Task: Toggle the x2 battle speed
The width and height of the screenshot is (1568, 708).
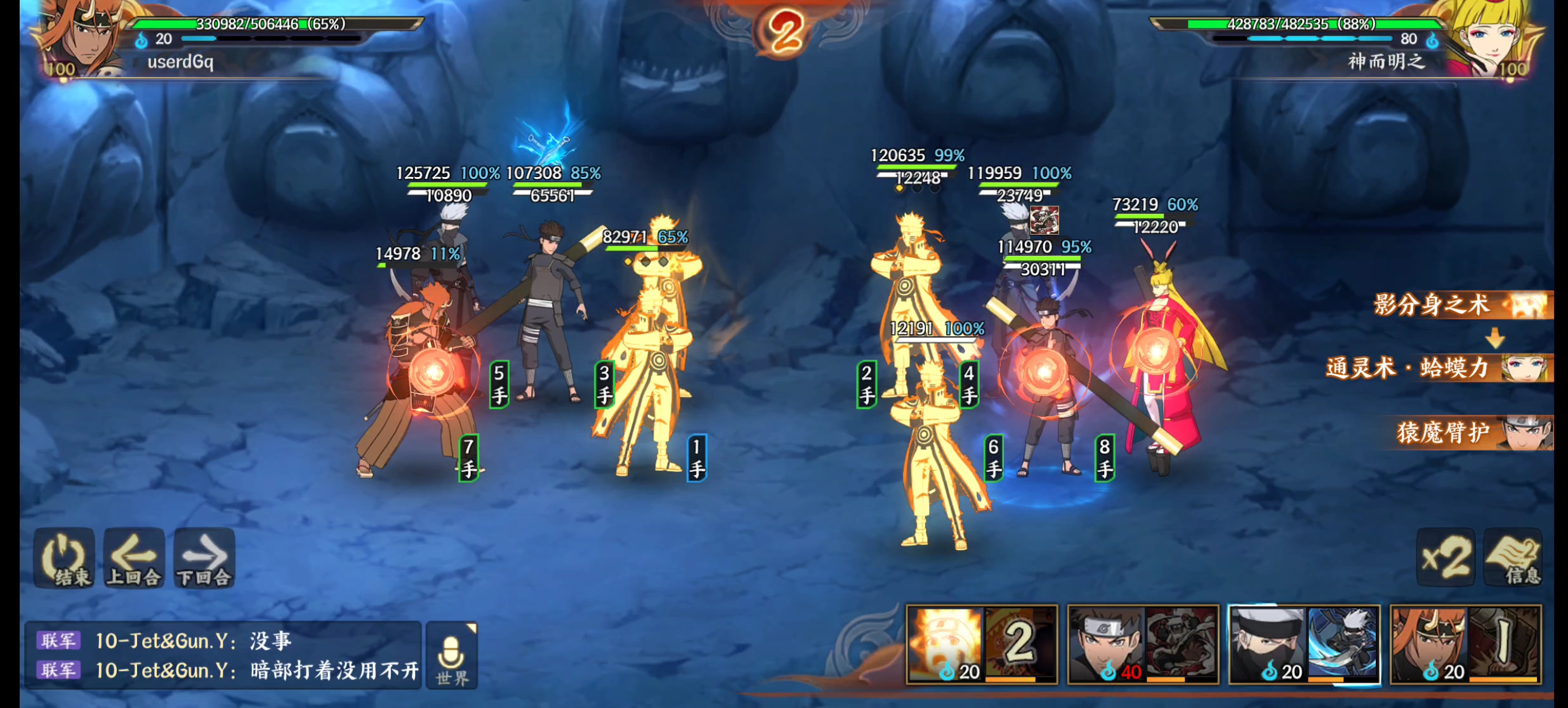Action: [x=1446, y=558]
